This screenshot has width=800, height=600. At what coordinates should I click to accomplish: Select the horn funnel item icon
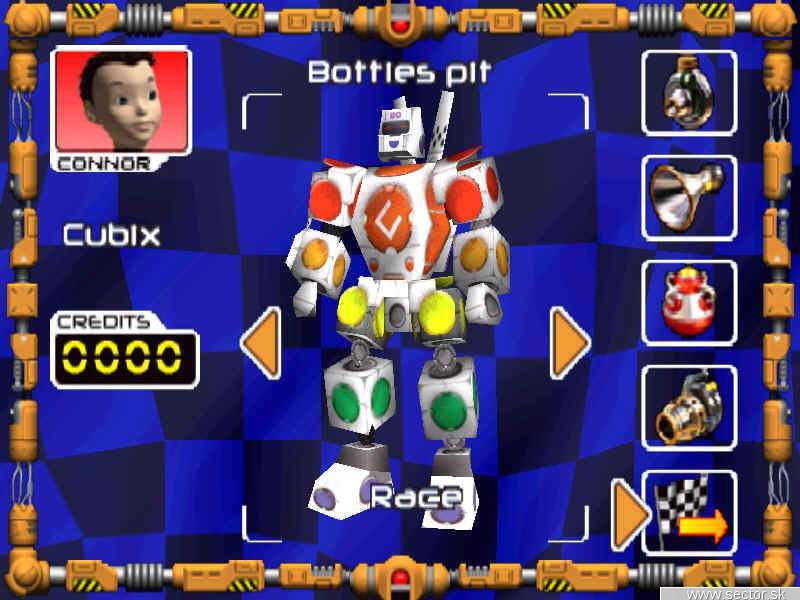tap(689, 197)
